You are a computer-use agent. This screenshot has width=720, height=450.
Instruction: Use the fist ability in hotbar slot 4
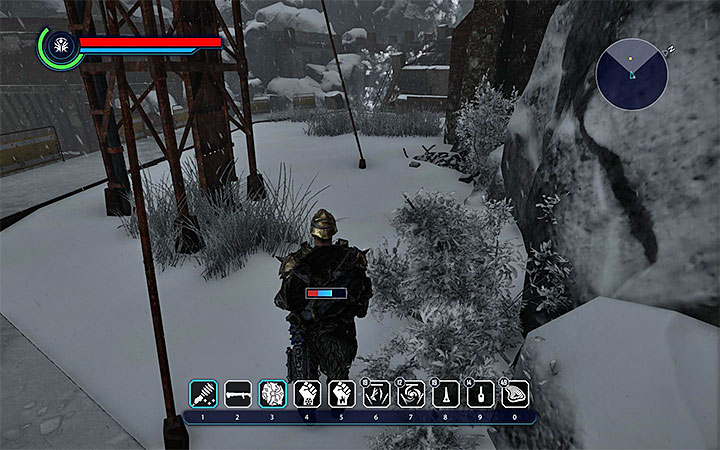coord(306,393)
